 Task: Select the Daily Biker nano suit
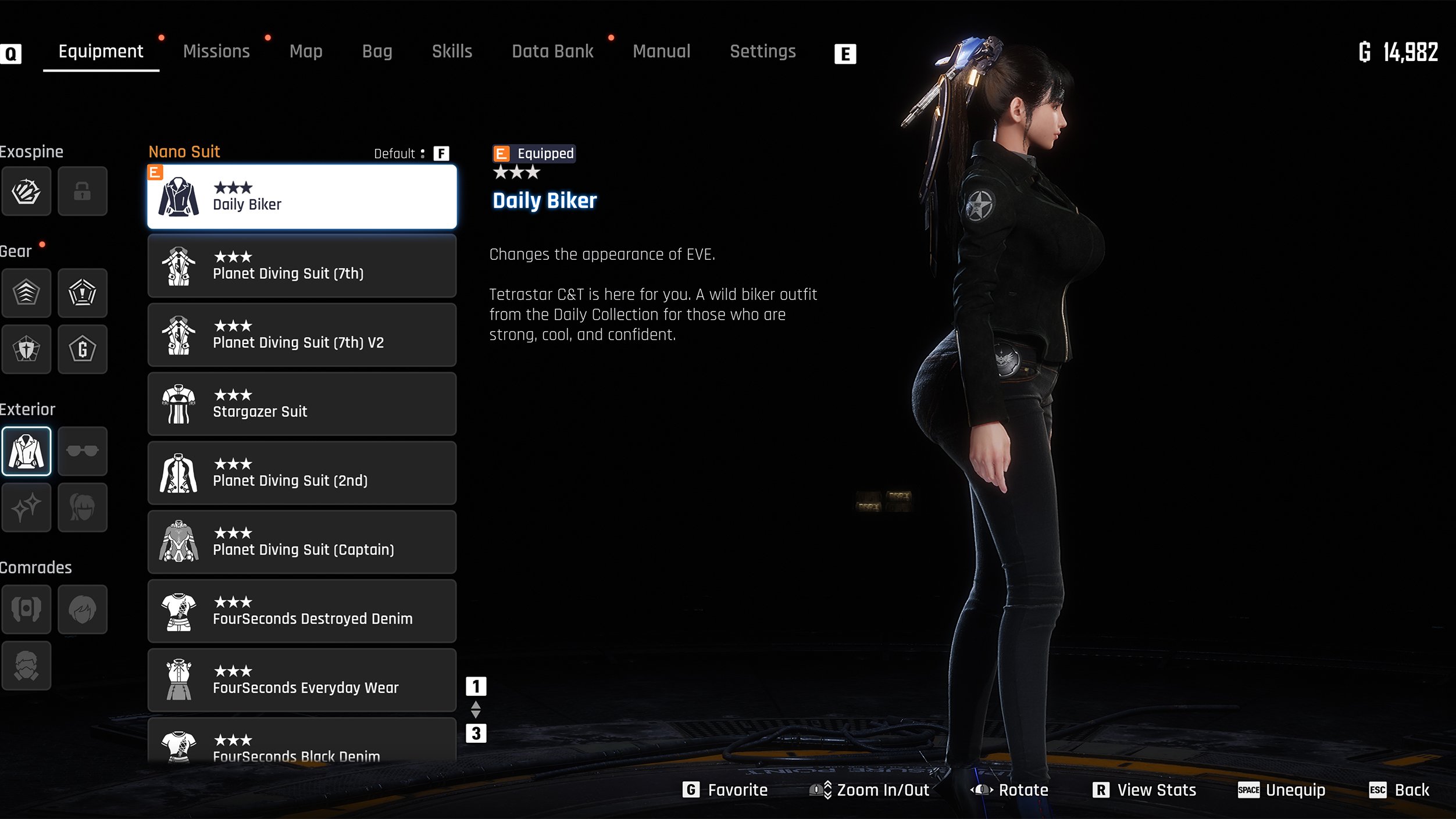click(x=302, y=197)
